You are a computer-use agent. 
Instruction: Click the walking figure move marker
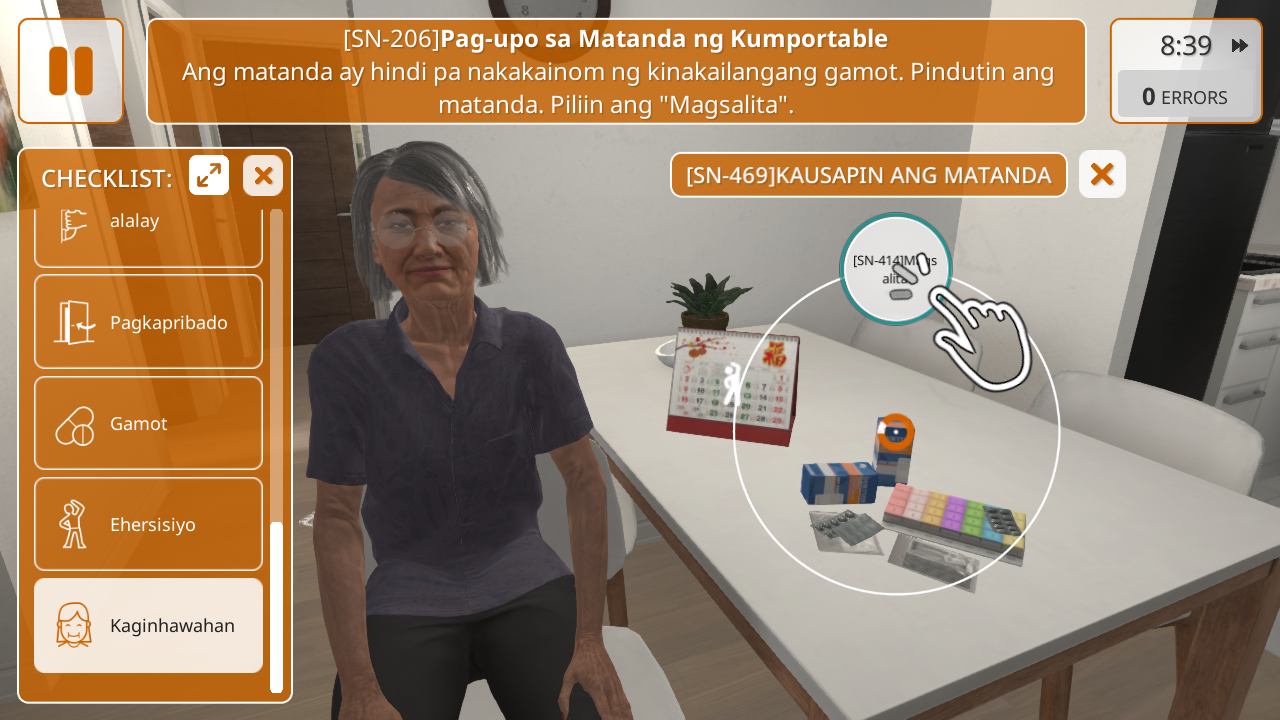tap(733, 385)
